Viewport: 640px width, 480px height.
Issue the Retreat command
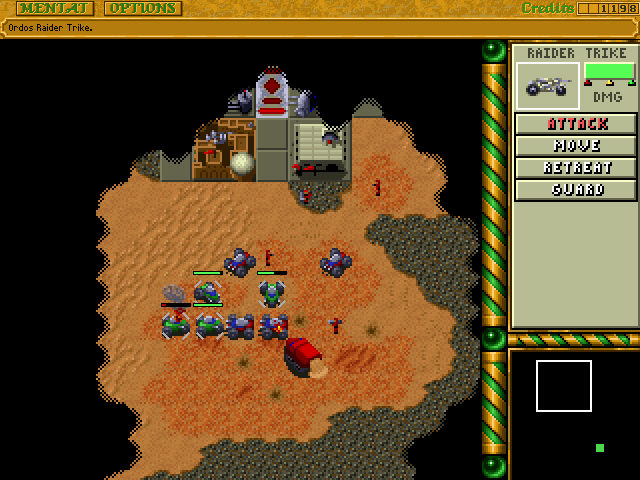[x=576, y=168]
